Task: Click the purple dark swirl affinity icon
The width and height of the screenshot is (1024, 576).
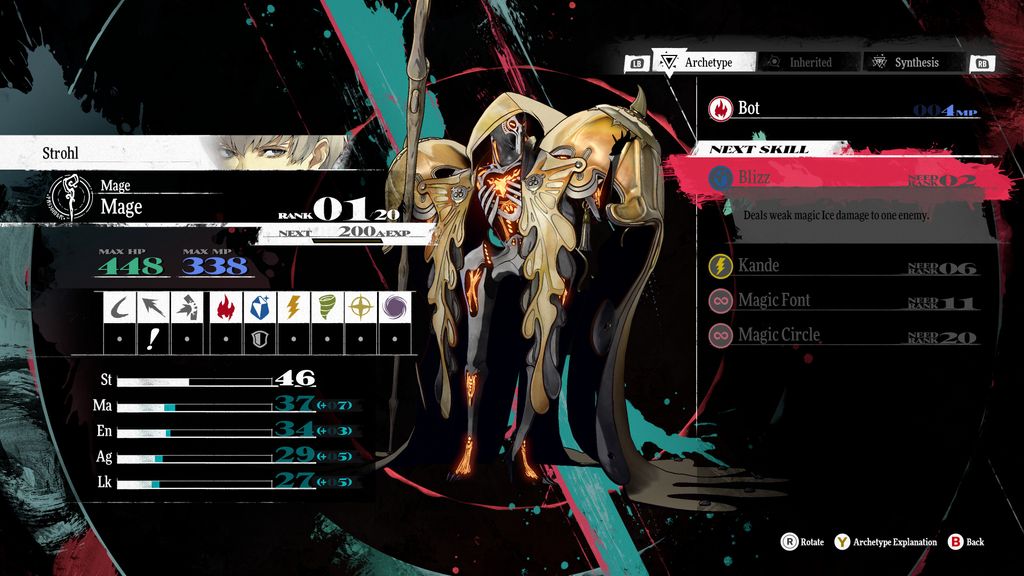Action: click(393, 306)
